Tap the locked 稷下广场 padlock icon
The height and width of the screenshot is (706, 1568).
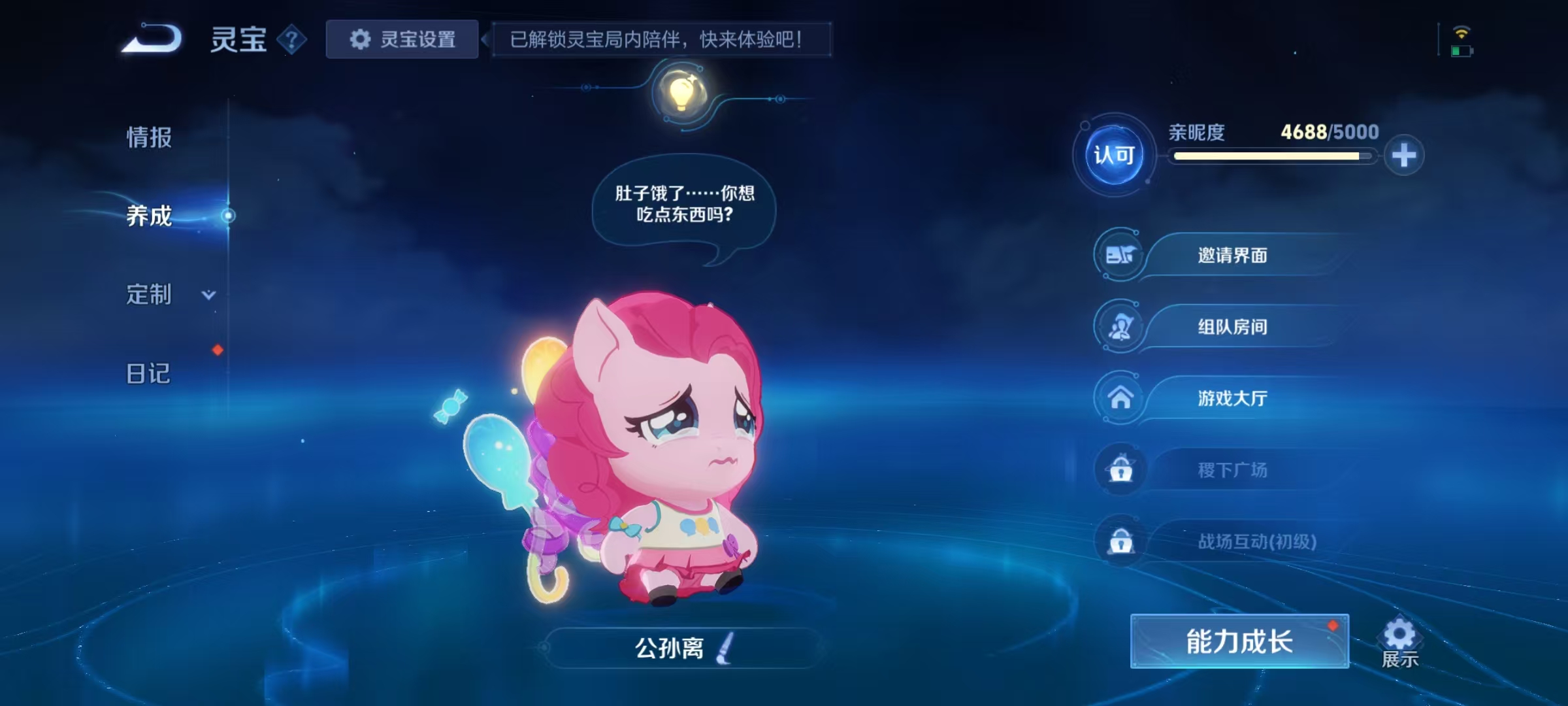[1120, 469]
